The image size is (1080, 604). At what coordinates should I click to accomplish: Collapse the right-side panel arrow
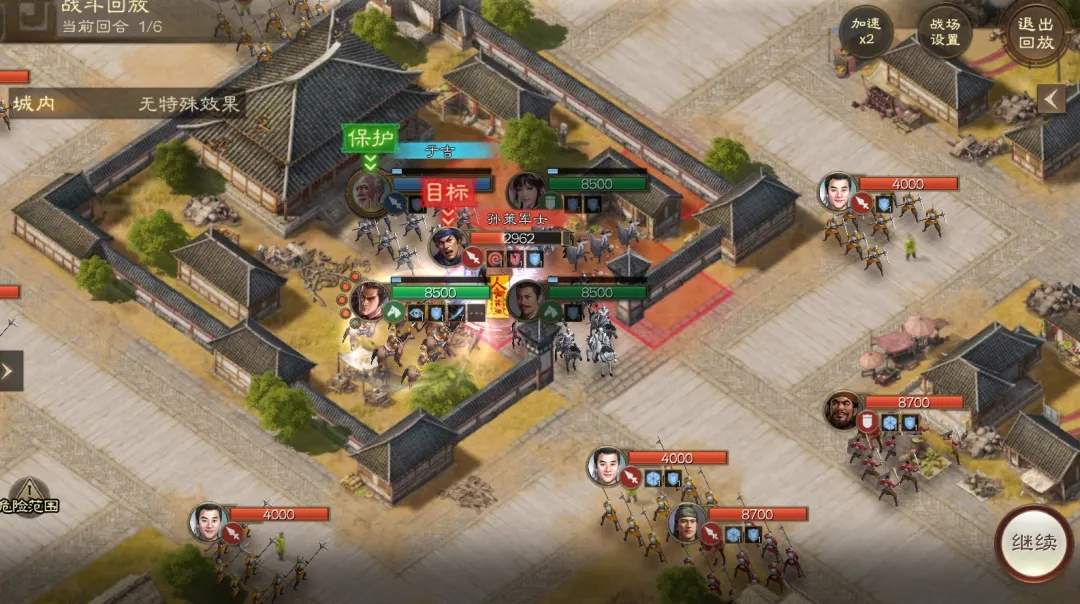[1050, 98]
